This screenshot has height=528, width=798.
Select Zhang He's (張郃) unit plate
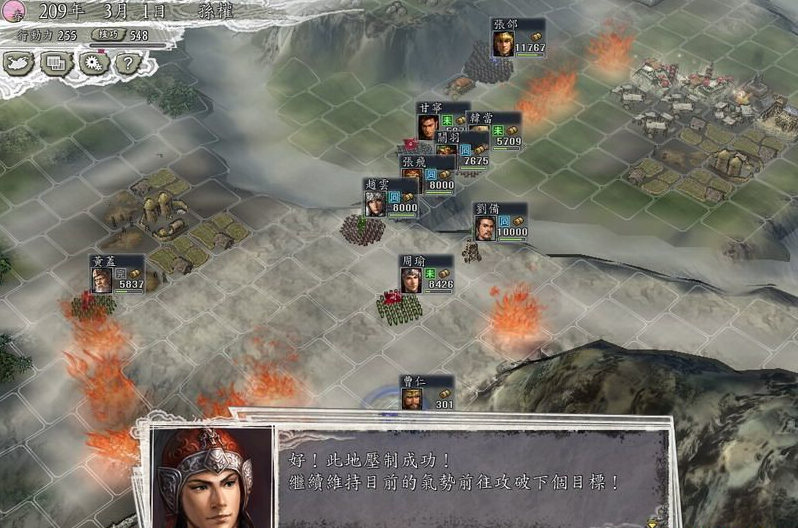pos(518,38)
